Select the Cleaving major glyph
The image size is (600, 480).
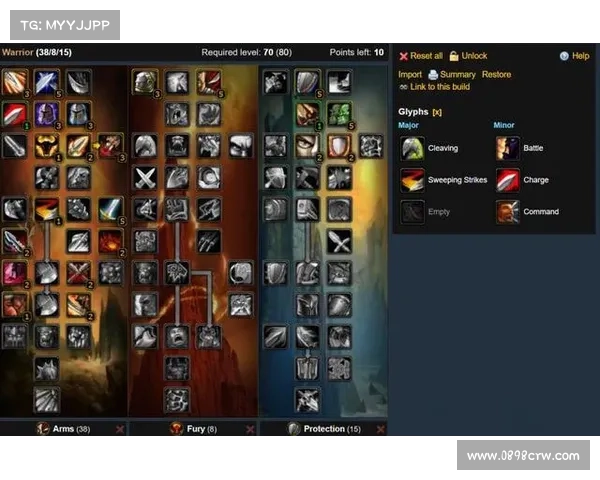coord(442,148)
